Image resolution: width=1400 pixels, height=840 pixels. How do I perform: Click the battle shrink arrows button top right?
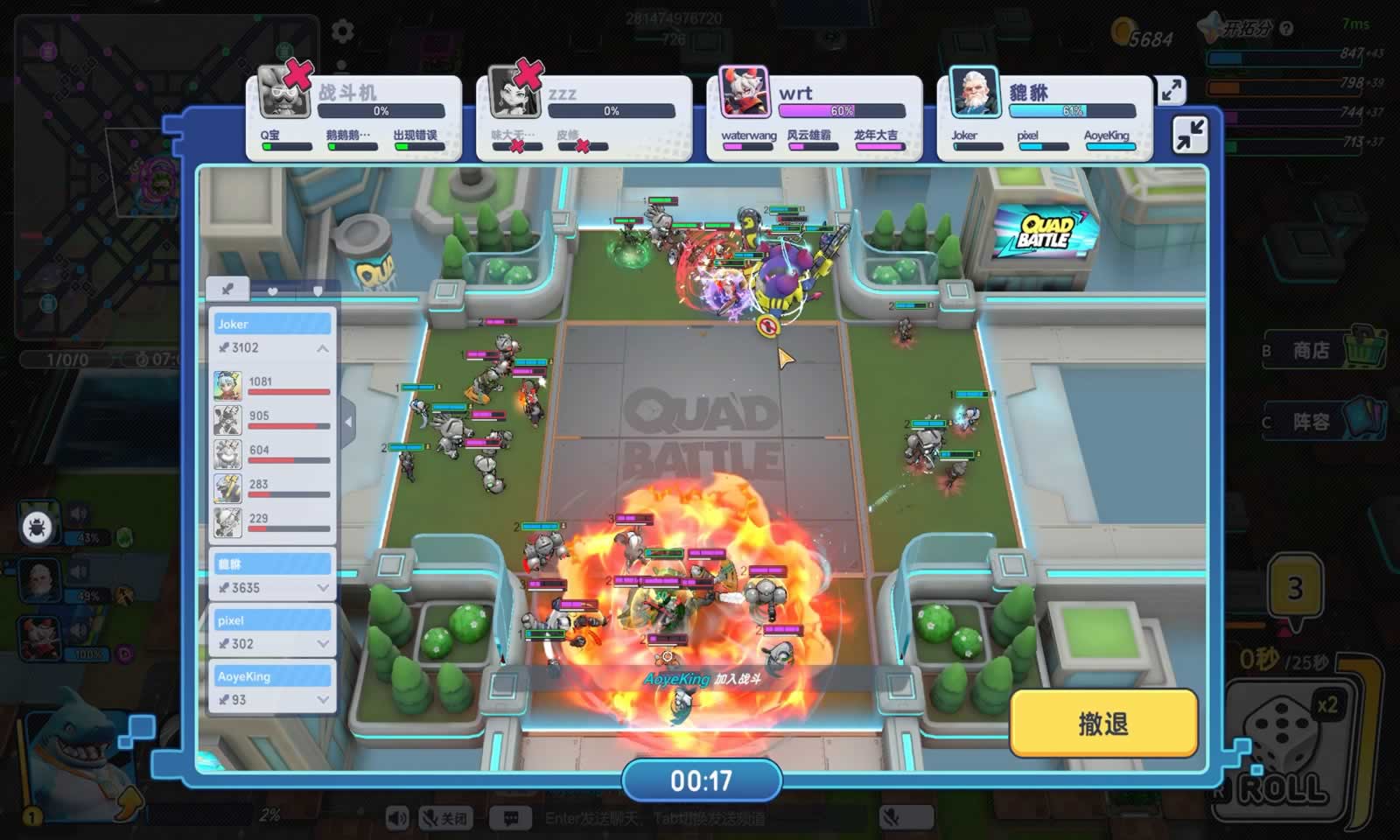(1190, 136)
